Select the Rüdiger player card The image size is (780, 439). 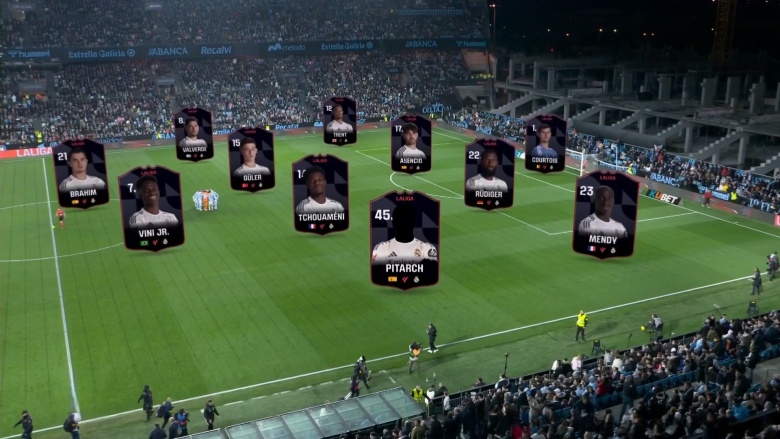coord(489,173)
